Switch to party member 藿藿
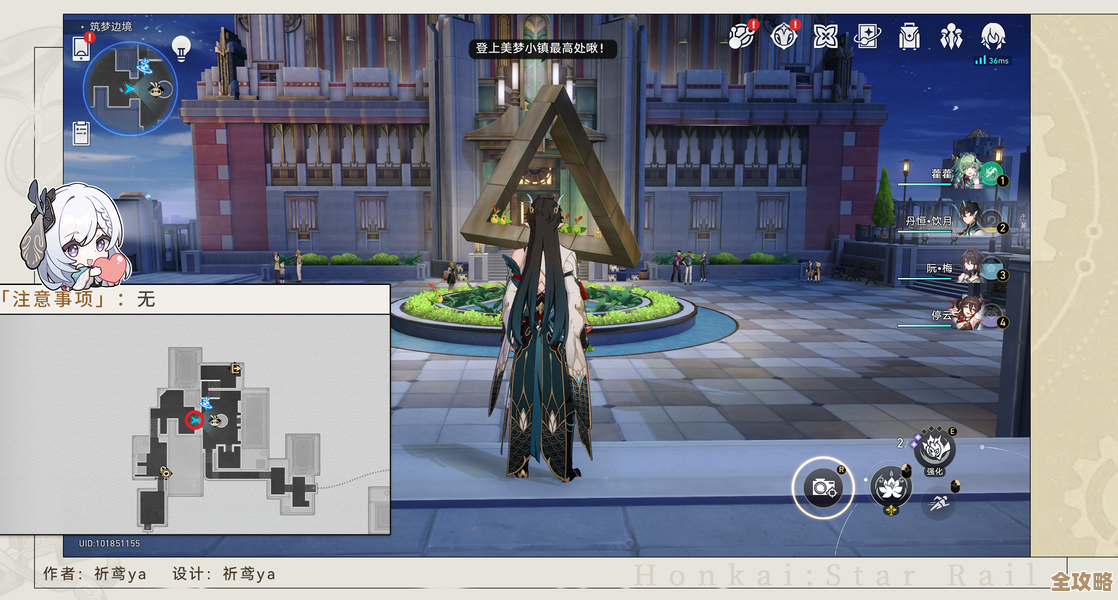Screen dimensions: 1118x600 (x=968, y=174)
